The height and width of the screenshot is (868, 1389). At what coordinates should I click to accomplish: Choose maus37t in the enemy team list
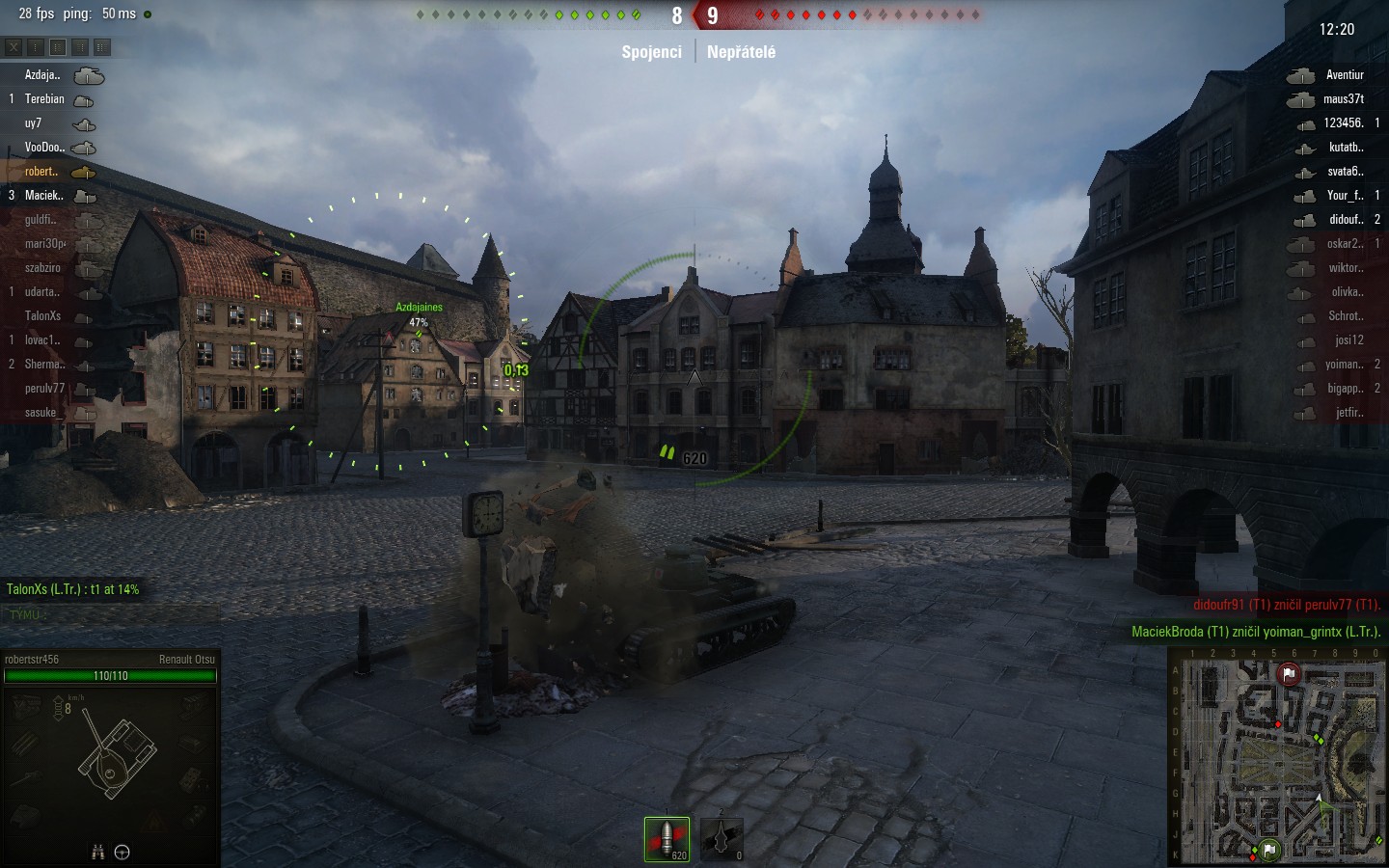1343,99
